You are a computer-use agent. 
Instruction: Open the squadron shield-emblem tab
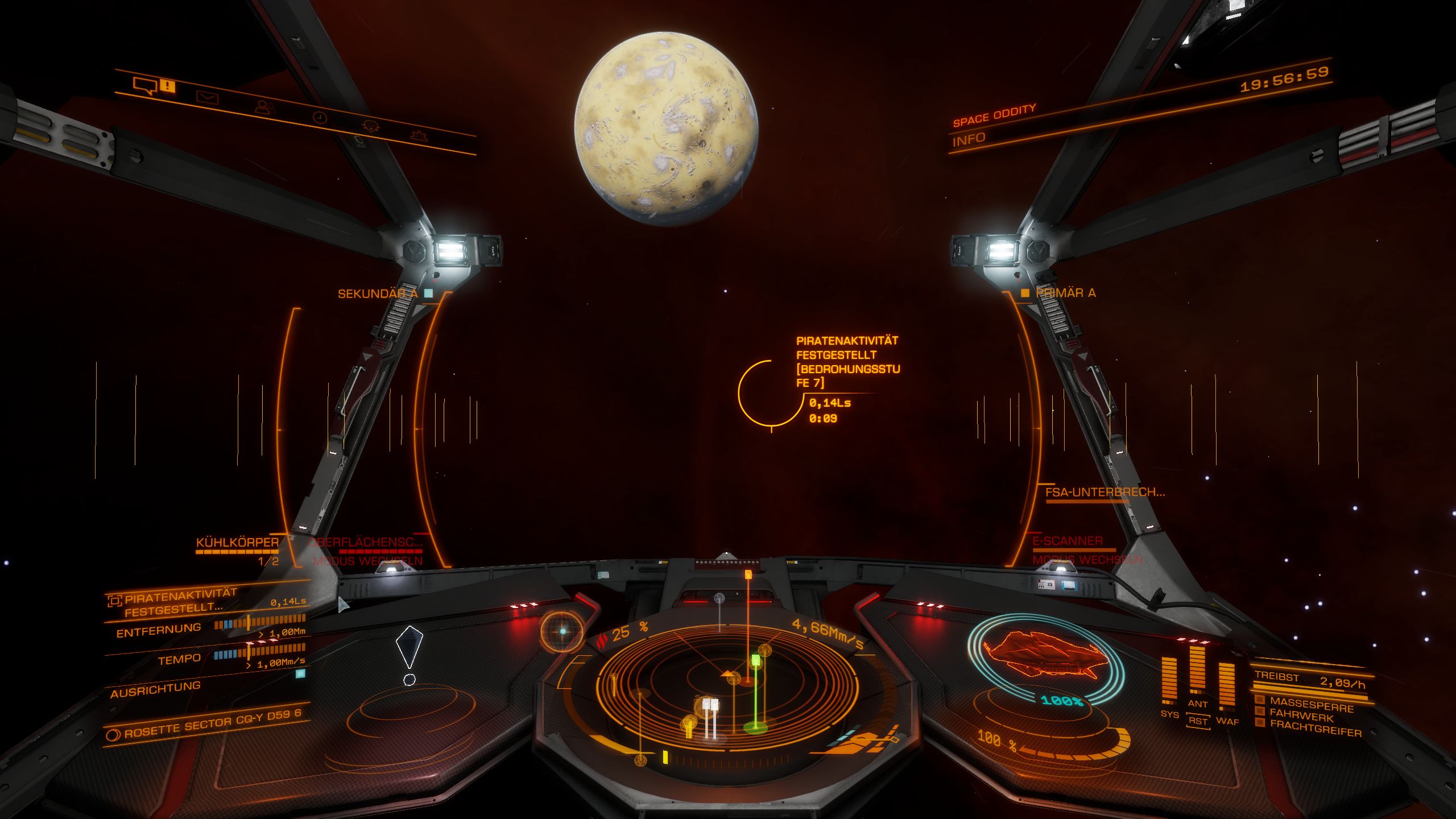coord(371,126)
